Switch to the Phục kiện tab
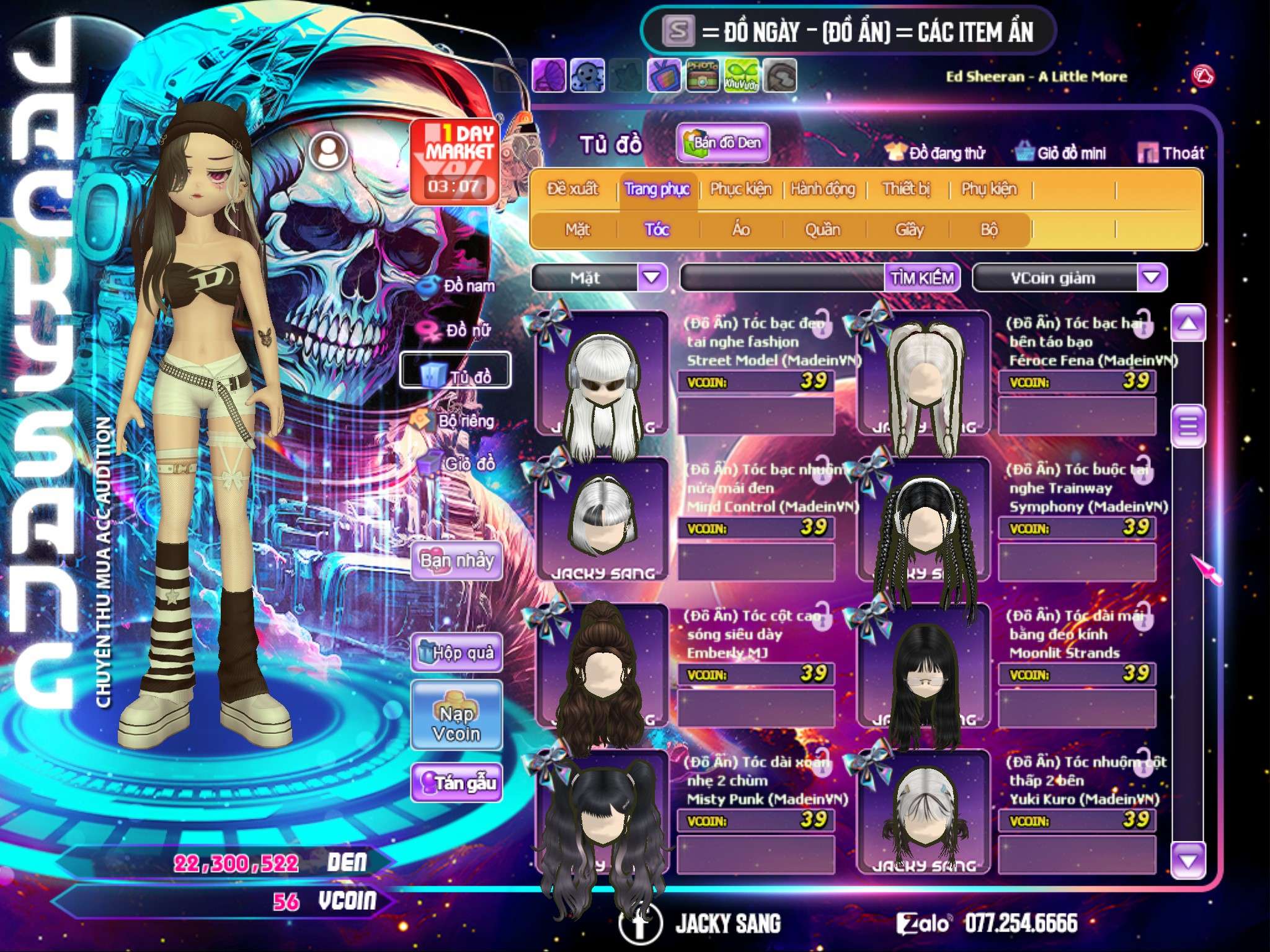 [x=741, y=189]
